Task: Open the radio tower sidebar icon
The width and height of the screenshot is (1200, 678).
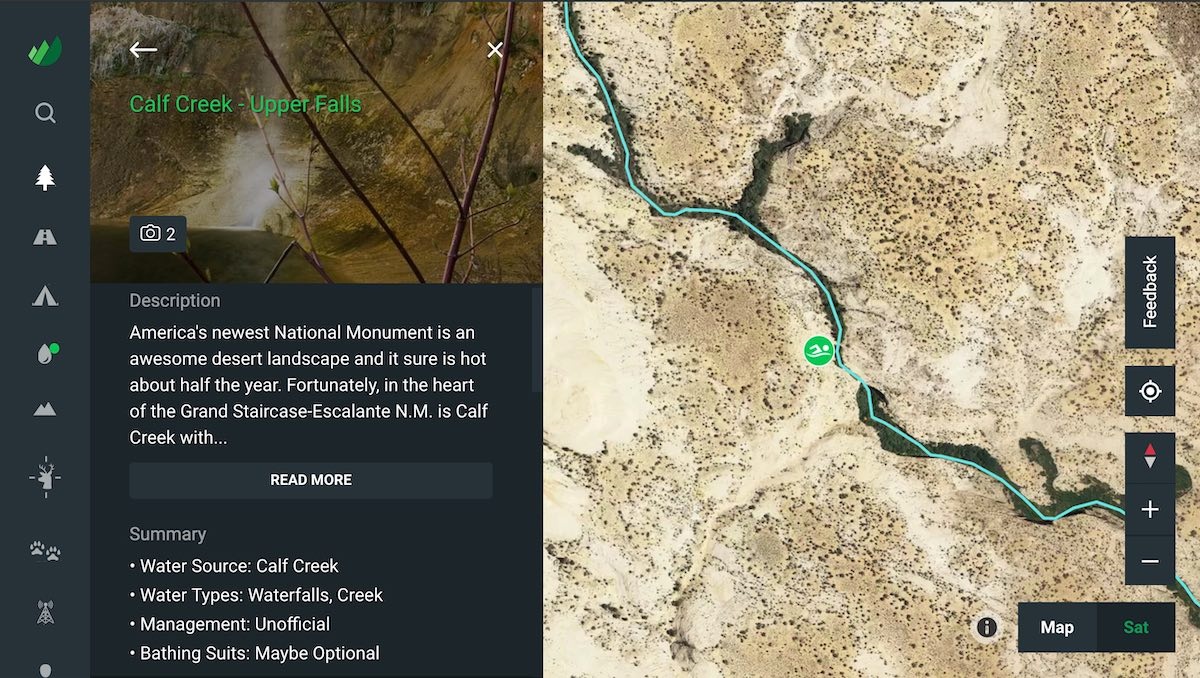Action: (x=45, y=612)
